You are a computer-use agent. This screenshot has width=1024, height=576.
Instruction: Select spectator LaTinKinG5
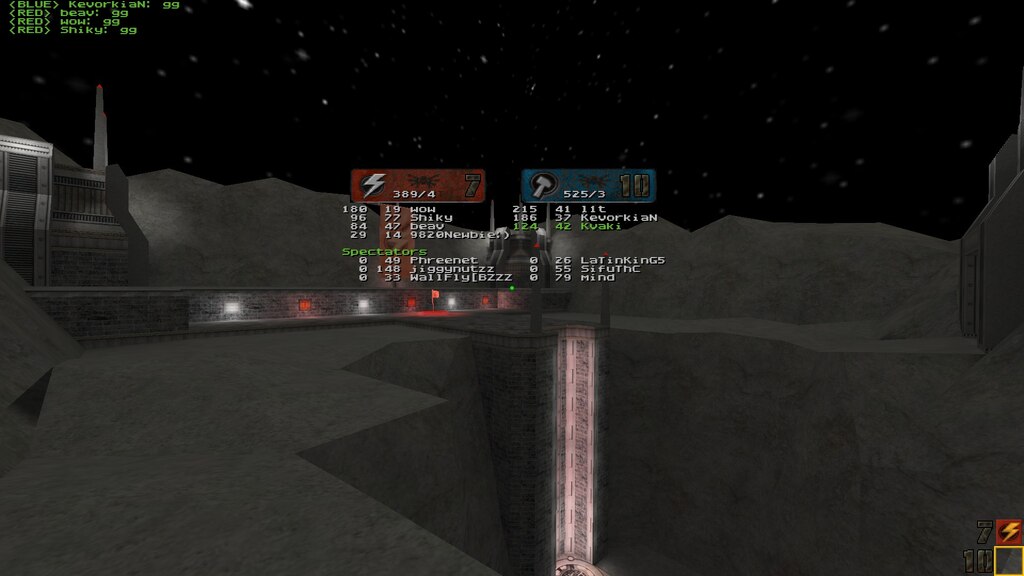(622, 260)
